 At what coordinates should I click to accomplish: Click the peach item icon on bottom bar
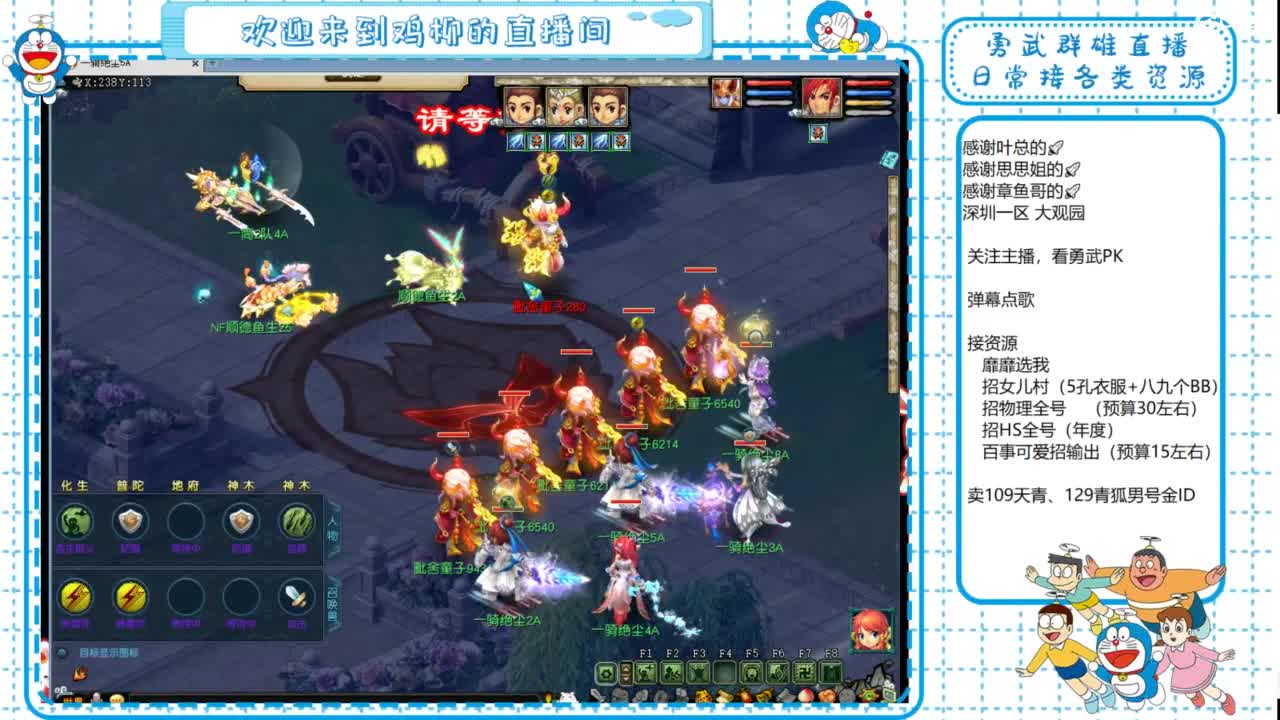pos(806,695)
